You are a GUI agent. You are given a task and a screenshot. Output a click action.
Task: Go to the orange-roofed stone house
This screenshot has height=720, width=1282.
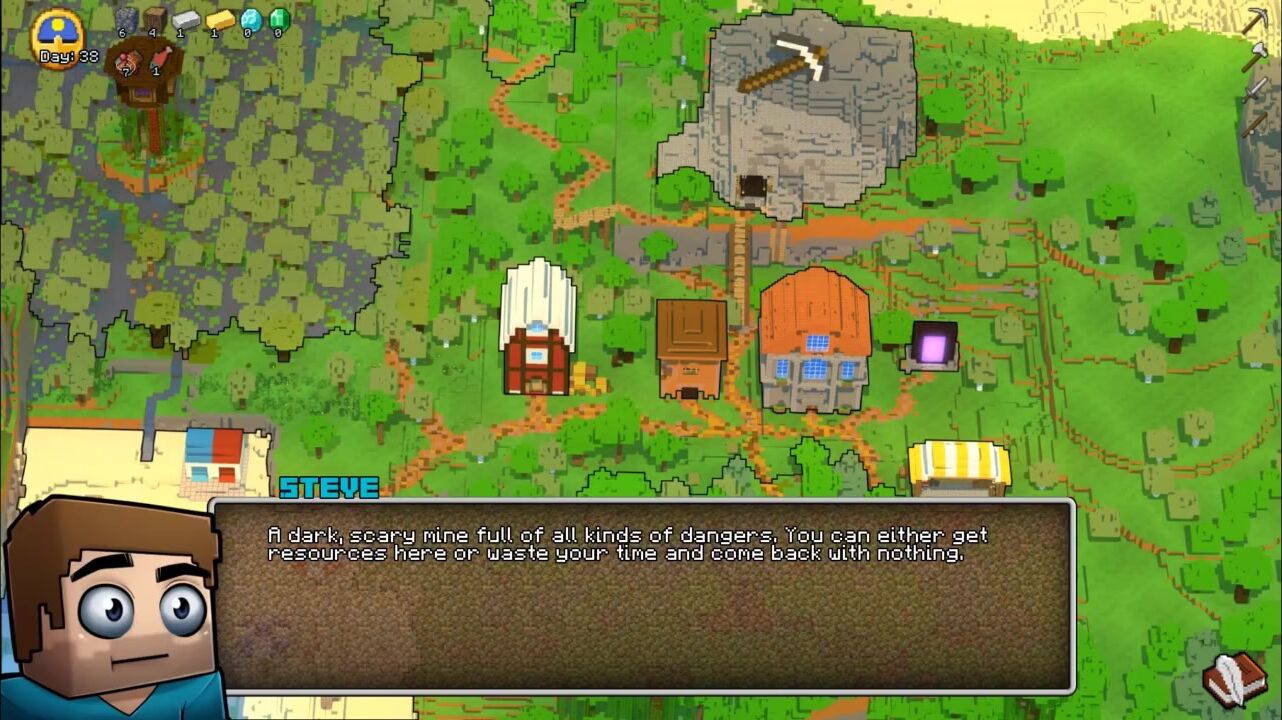pyautogui.click(x=814, y=341)
